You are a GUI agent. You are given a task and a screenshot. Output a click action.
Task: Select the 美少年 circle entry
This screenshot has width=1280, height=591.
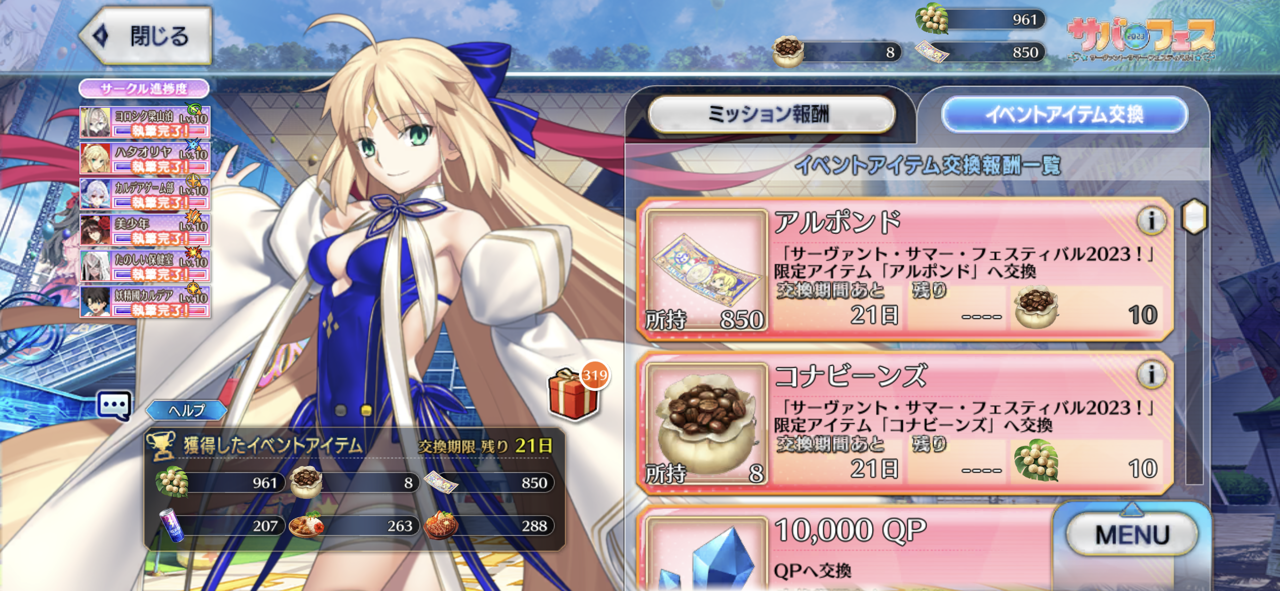coord(145,230)
